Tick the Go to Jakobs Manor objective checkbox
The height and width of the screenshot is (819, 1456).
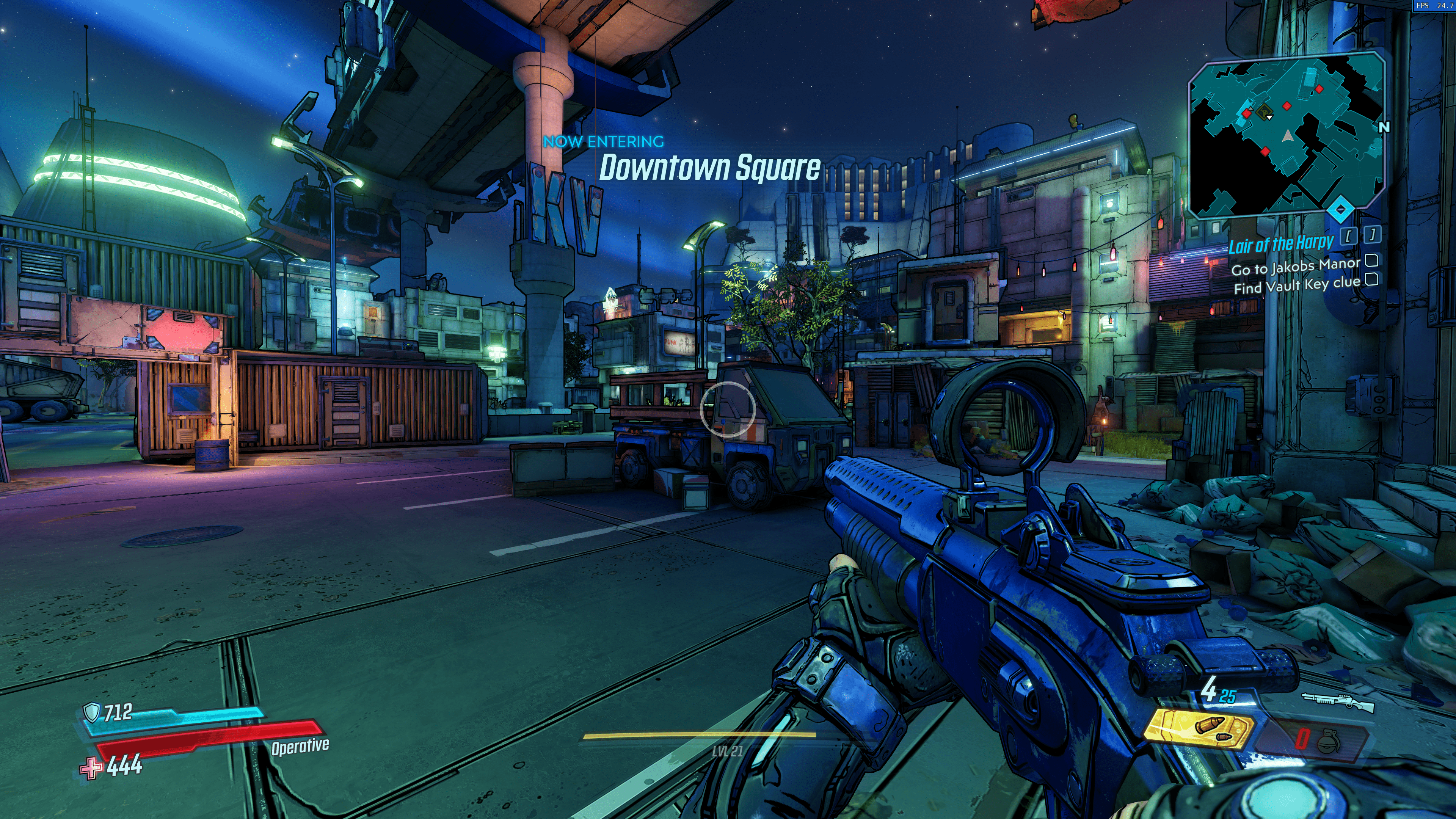[1371, 260]
